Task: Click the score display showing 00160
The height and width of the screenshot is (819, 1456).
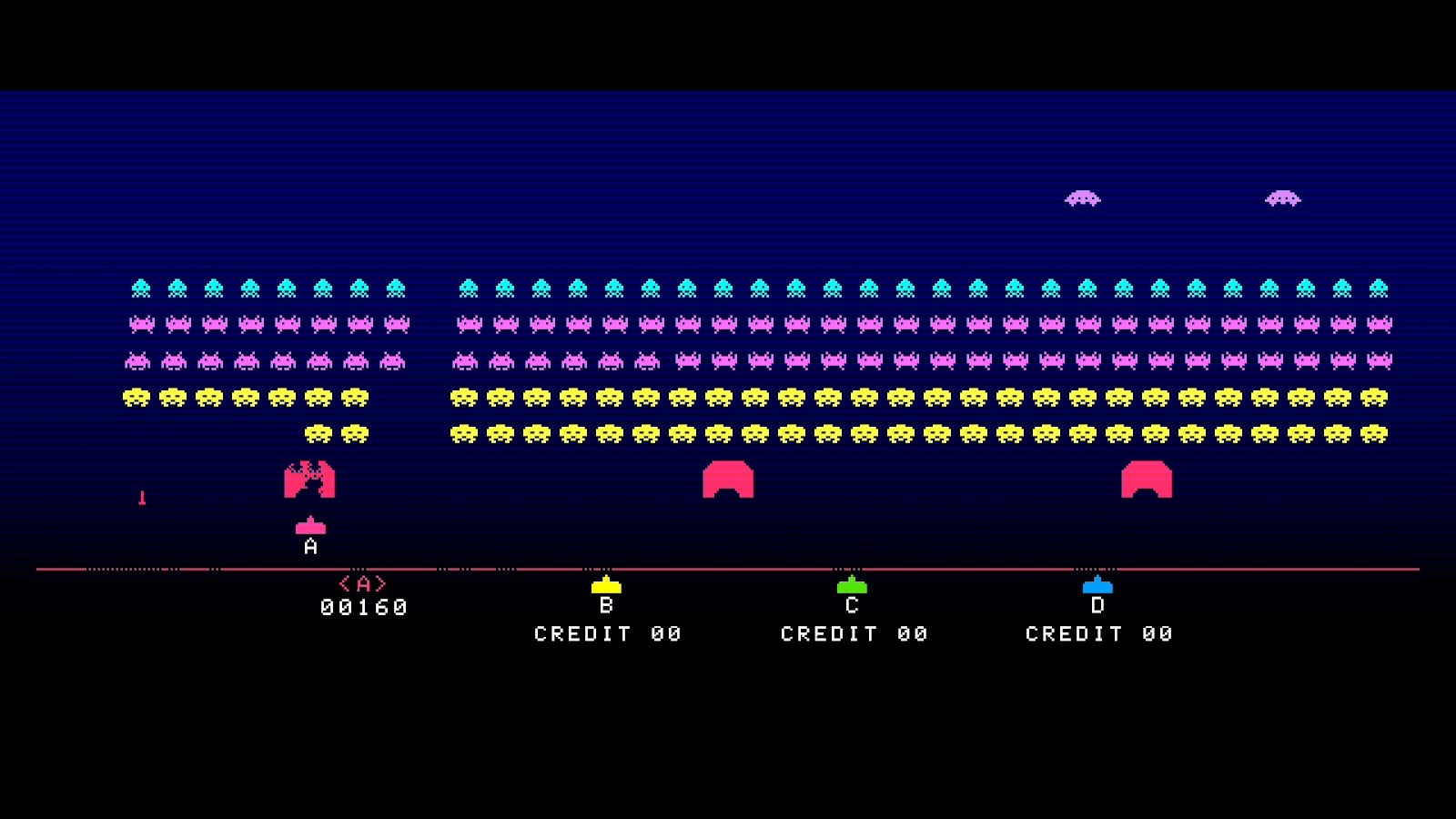Action: 363,605
